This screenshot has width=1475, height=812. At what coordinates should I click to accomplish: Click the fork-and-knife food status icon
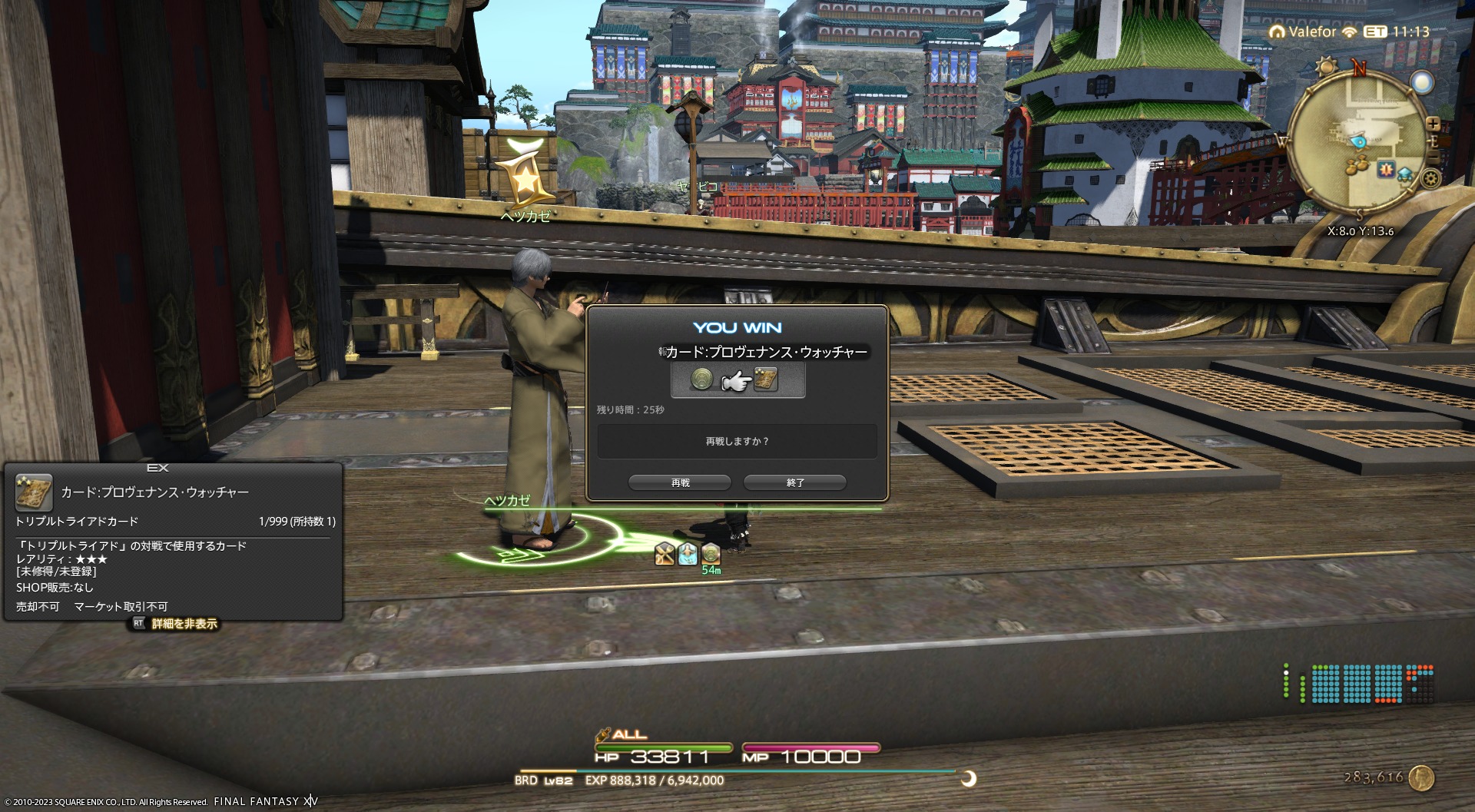[x=665, y=553]
